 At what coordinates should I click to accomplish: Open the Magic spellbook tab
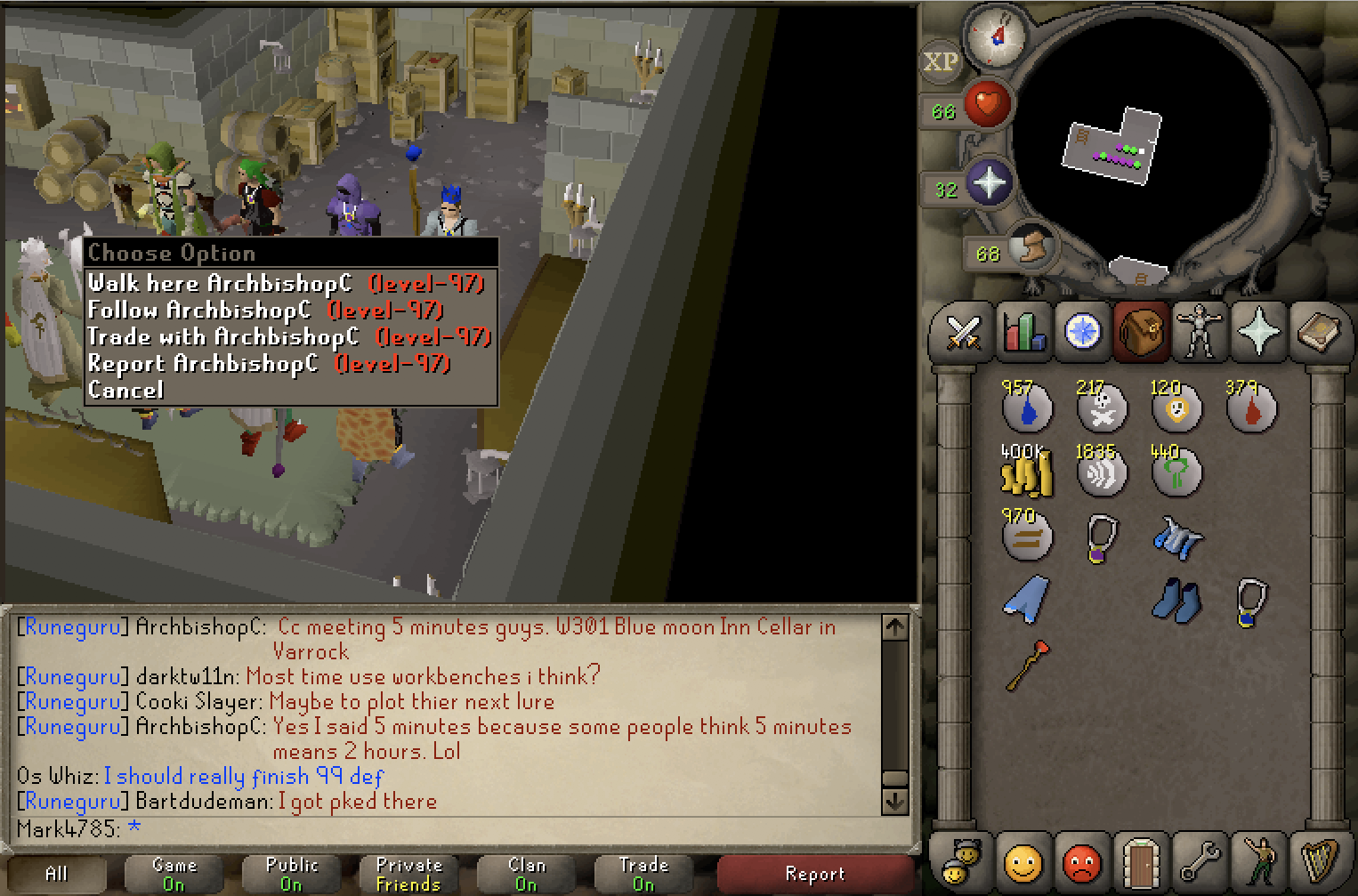(x=1318, y=333)
